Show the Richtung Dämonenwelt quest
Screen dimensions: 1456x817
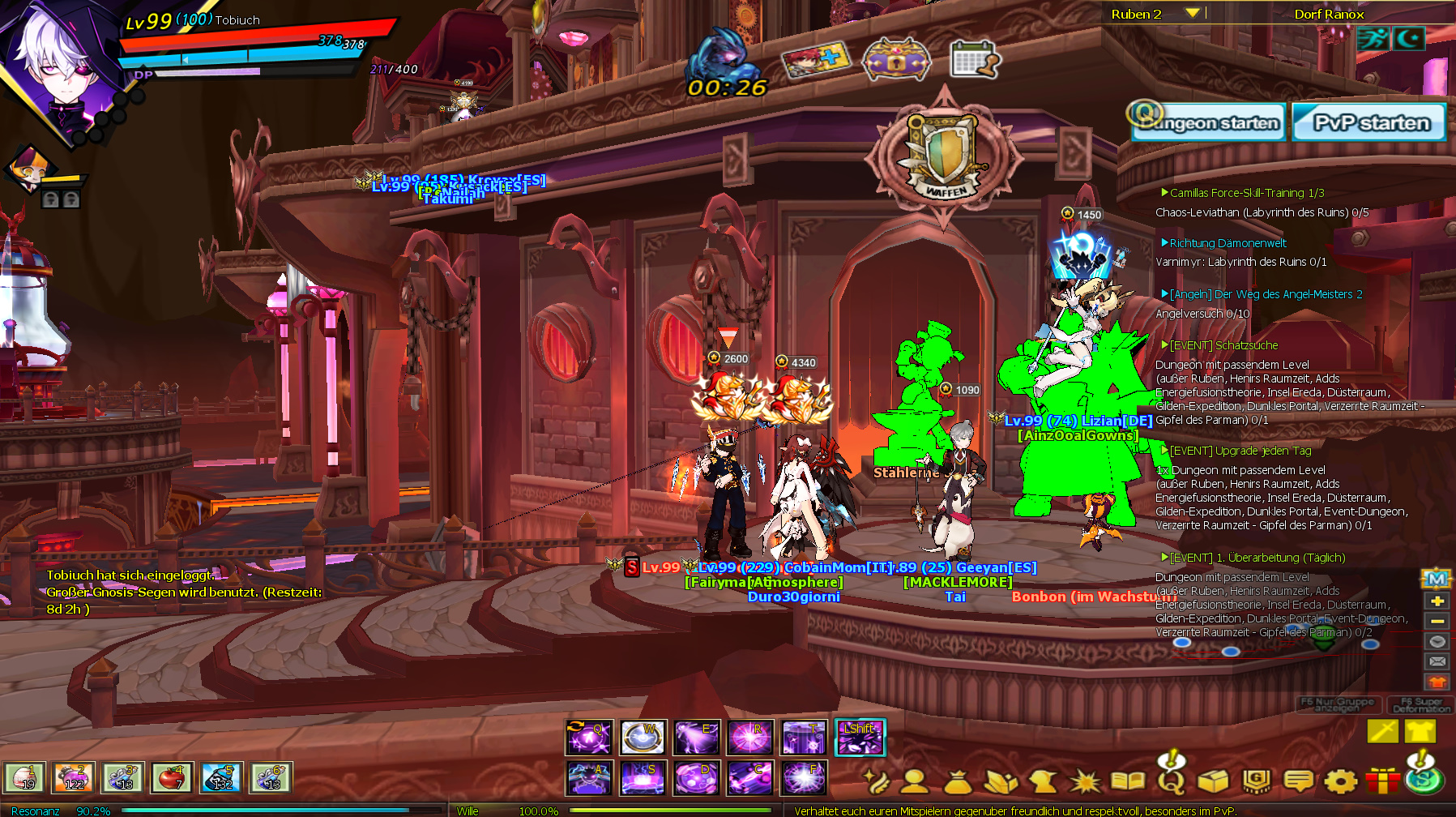click(x=1228, y=243)
